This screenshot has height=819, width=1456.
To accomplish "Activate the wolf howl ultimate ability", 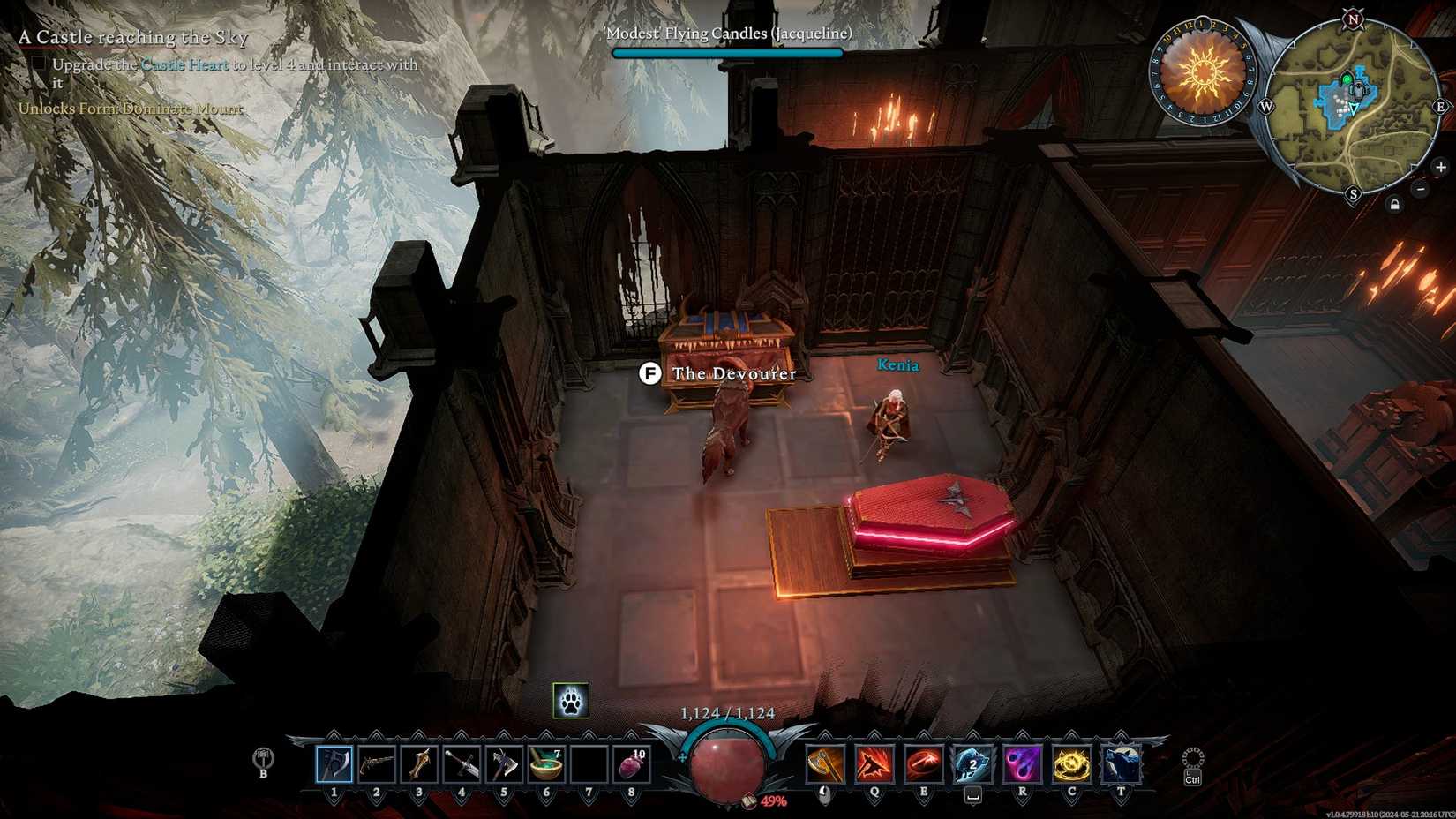I will pos(1121,764).
